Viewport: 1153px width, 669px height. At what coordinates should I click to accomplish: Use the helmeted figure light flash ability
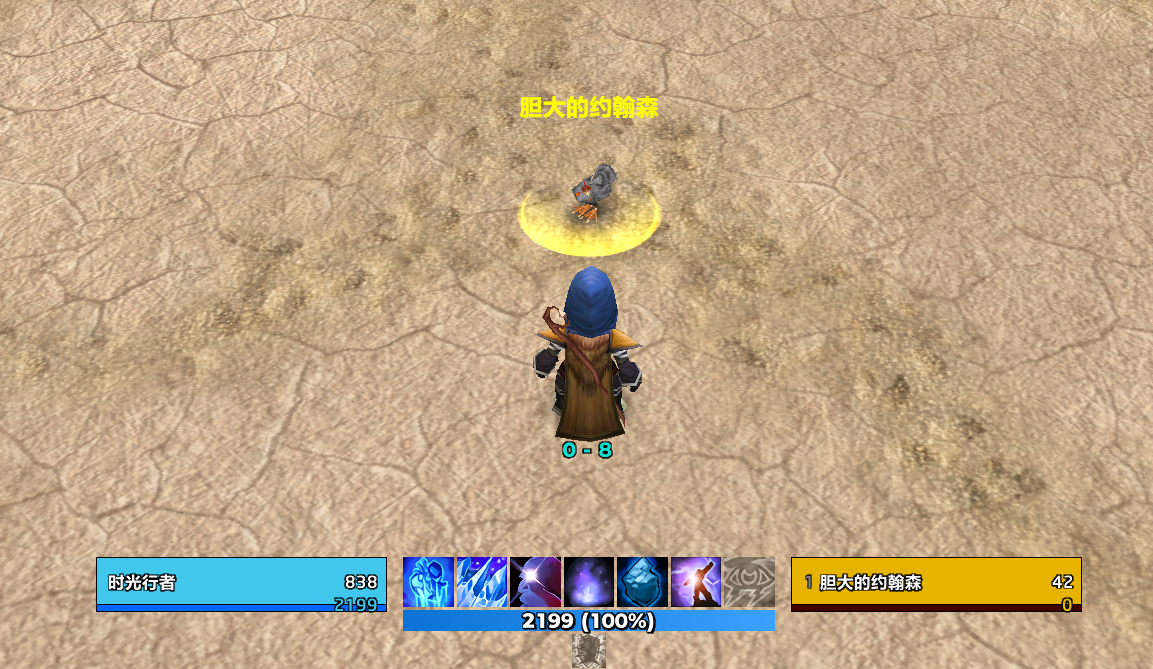(x=536, y=582)
